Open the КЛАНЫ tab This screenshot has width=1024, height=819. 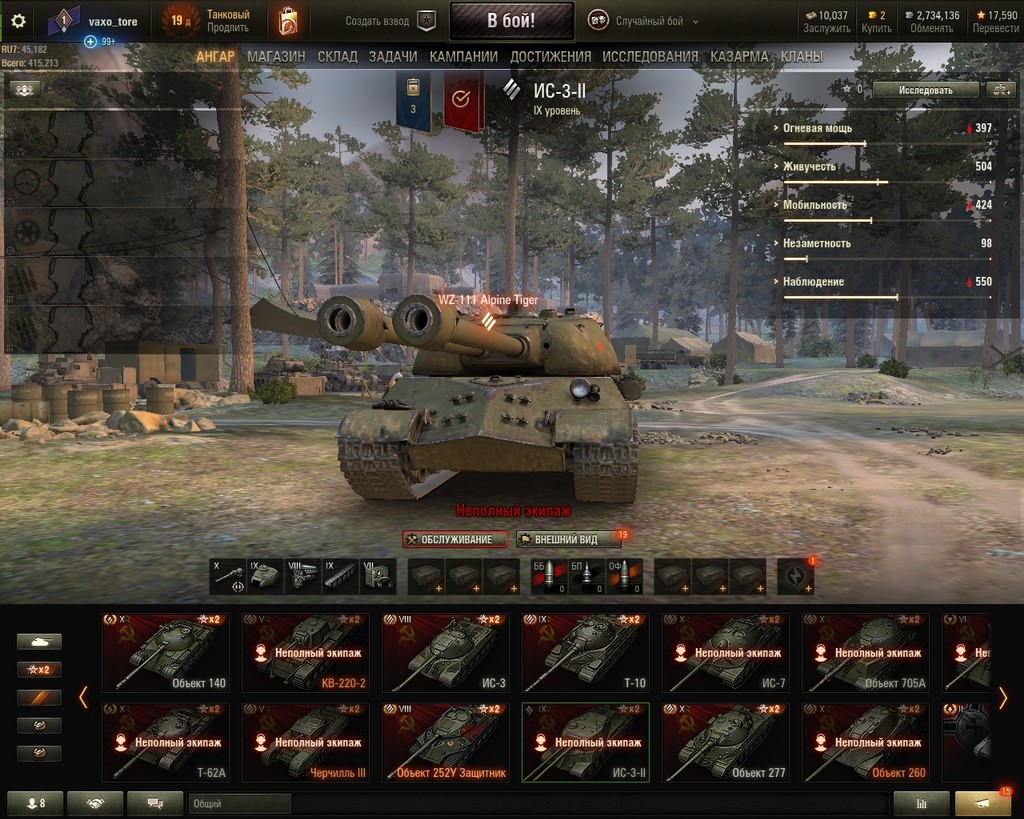tap(802, 57)
